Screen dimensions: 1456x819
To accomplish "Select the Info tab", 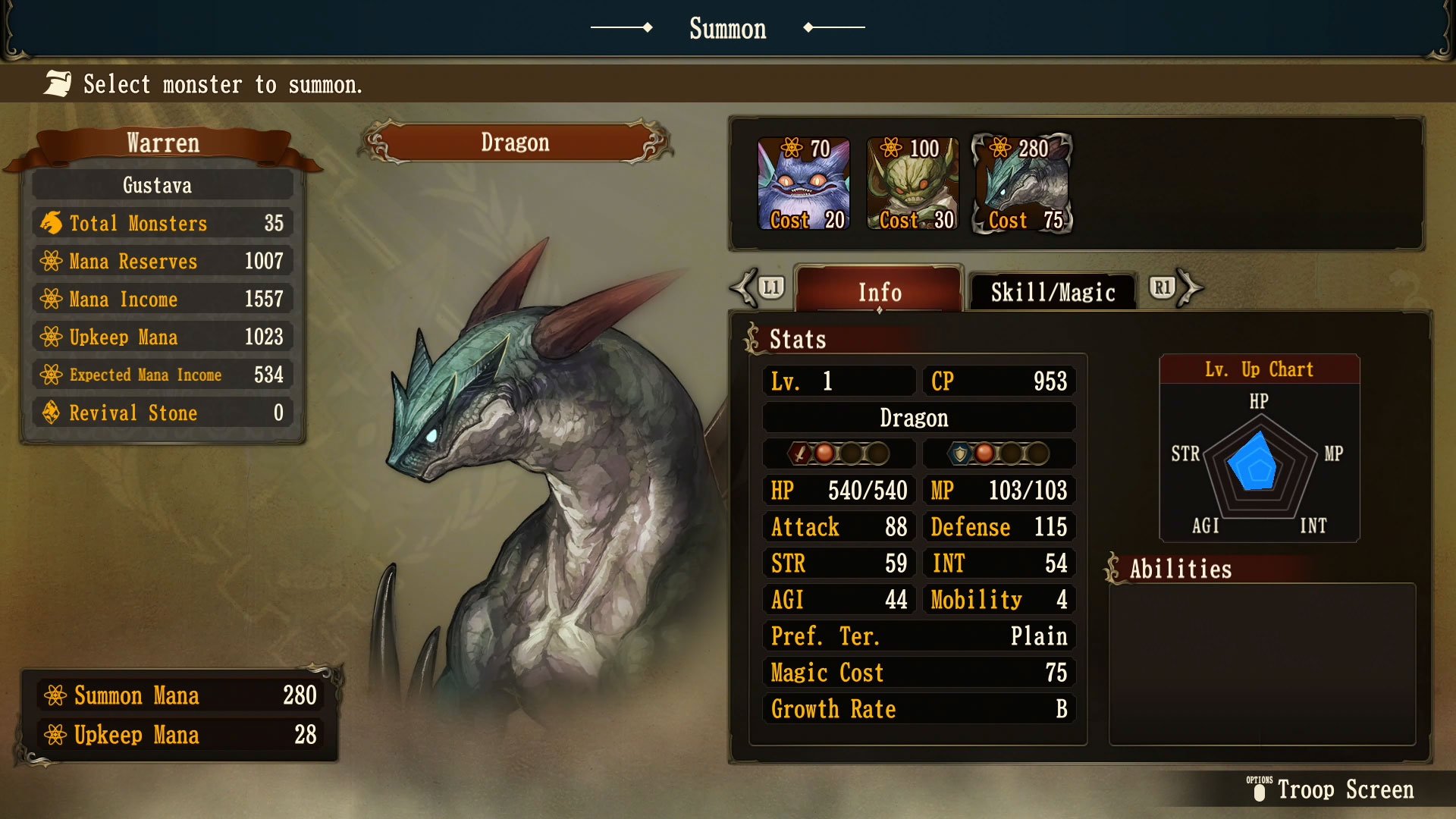I will point(879,293).
